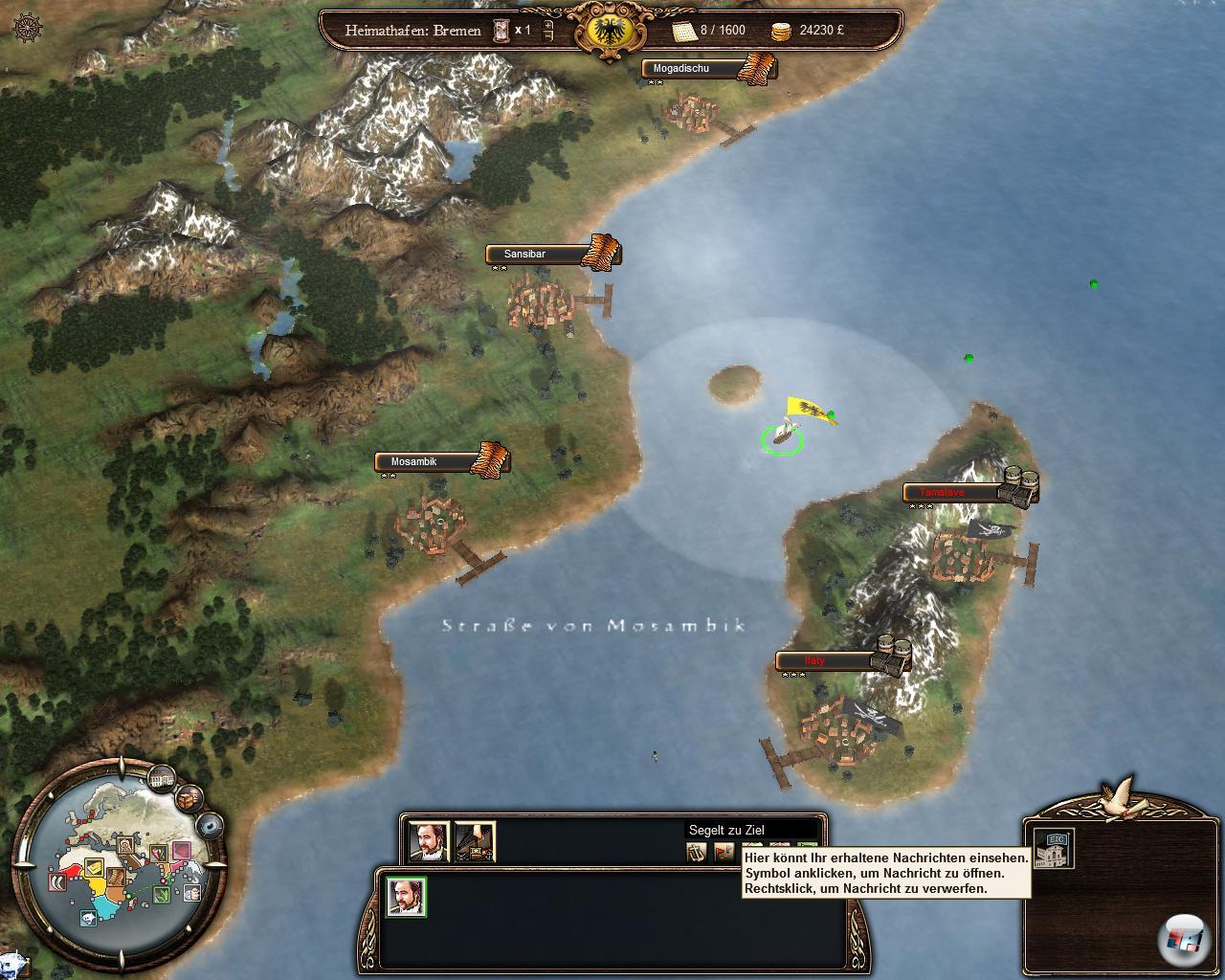Open the building button beside the minimap

(x=161, y=778)
